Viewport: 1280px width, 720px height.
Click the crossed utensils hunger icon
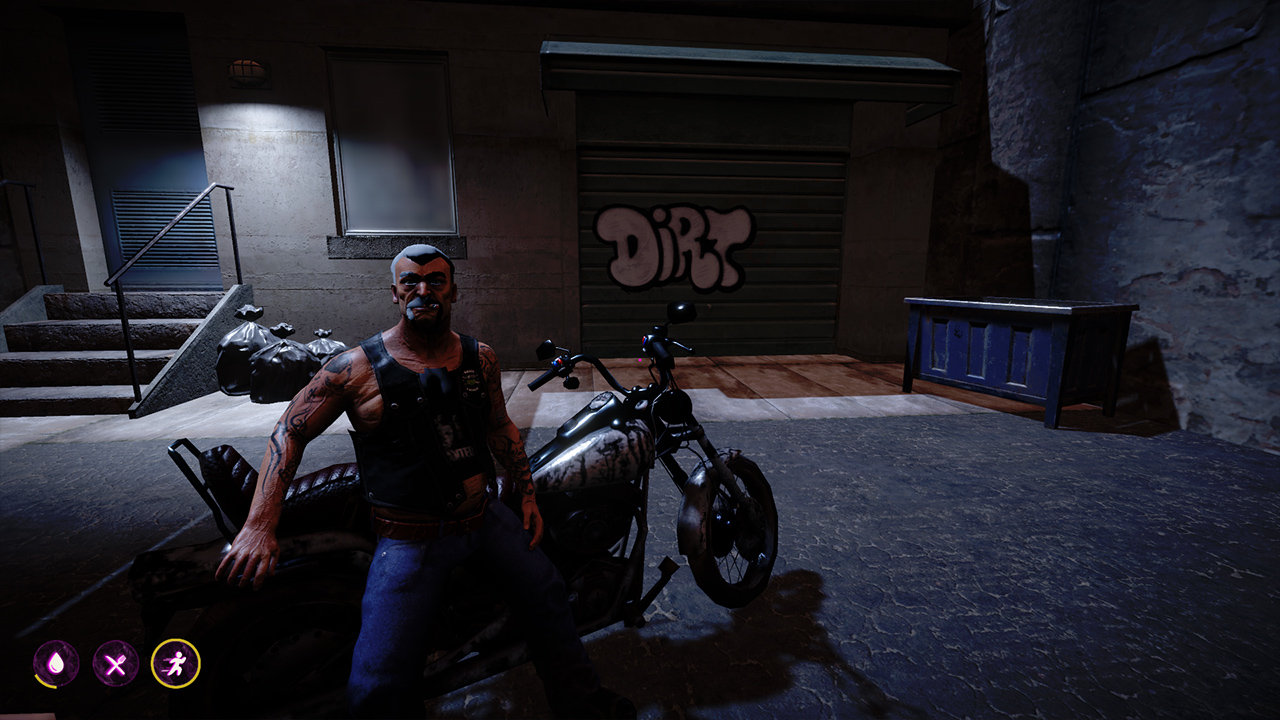[115, 664]
